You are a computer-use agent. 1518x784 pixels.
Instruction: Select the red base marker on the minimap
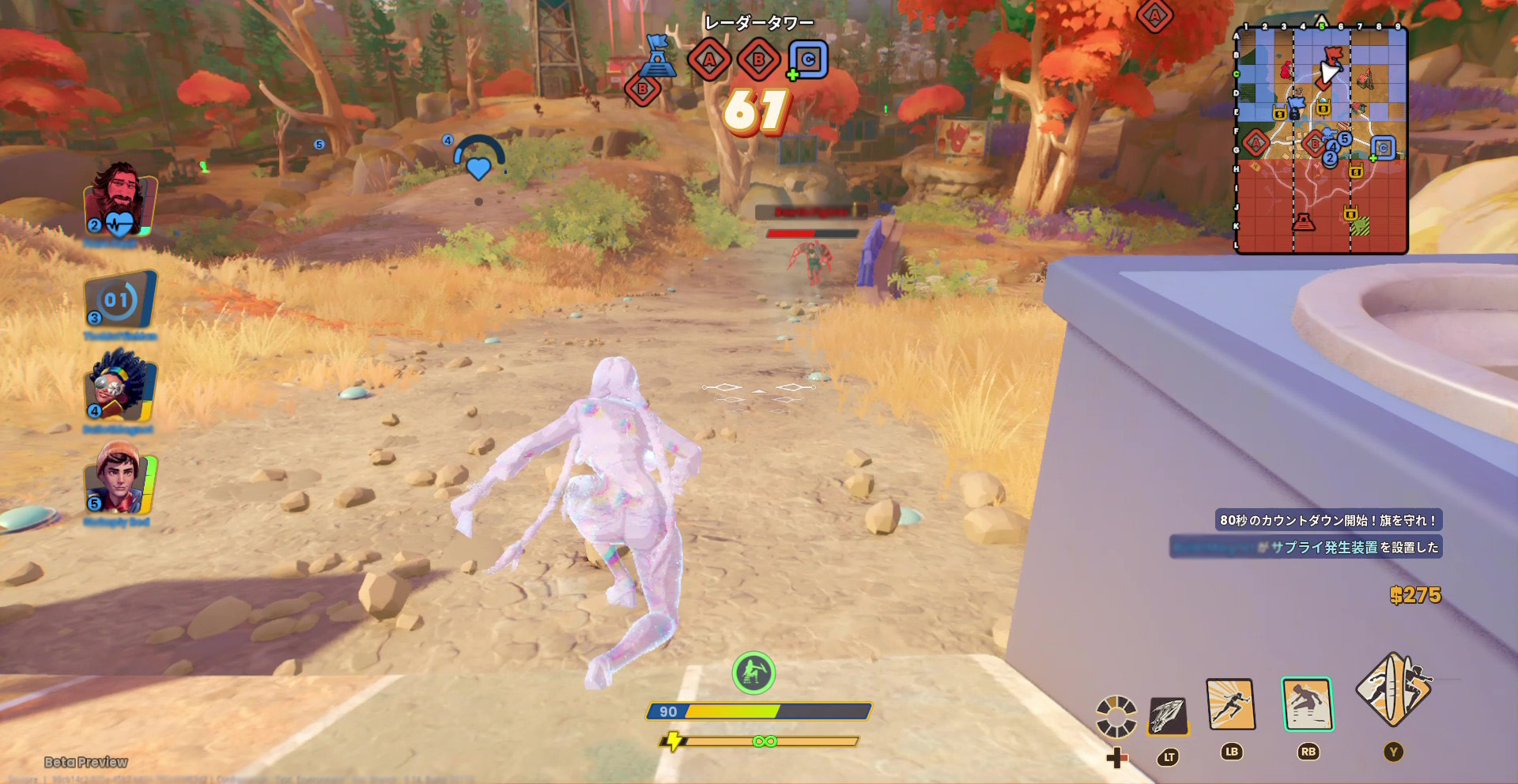1303,222
